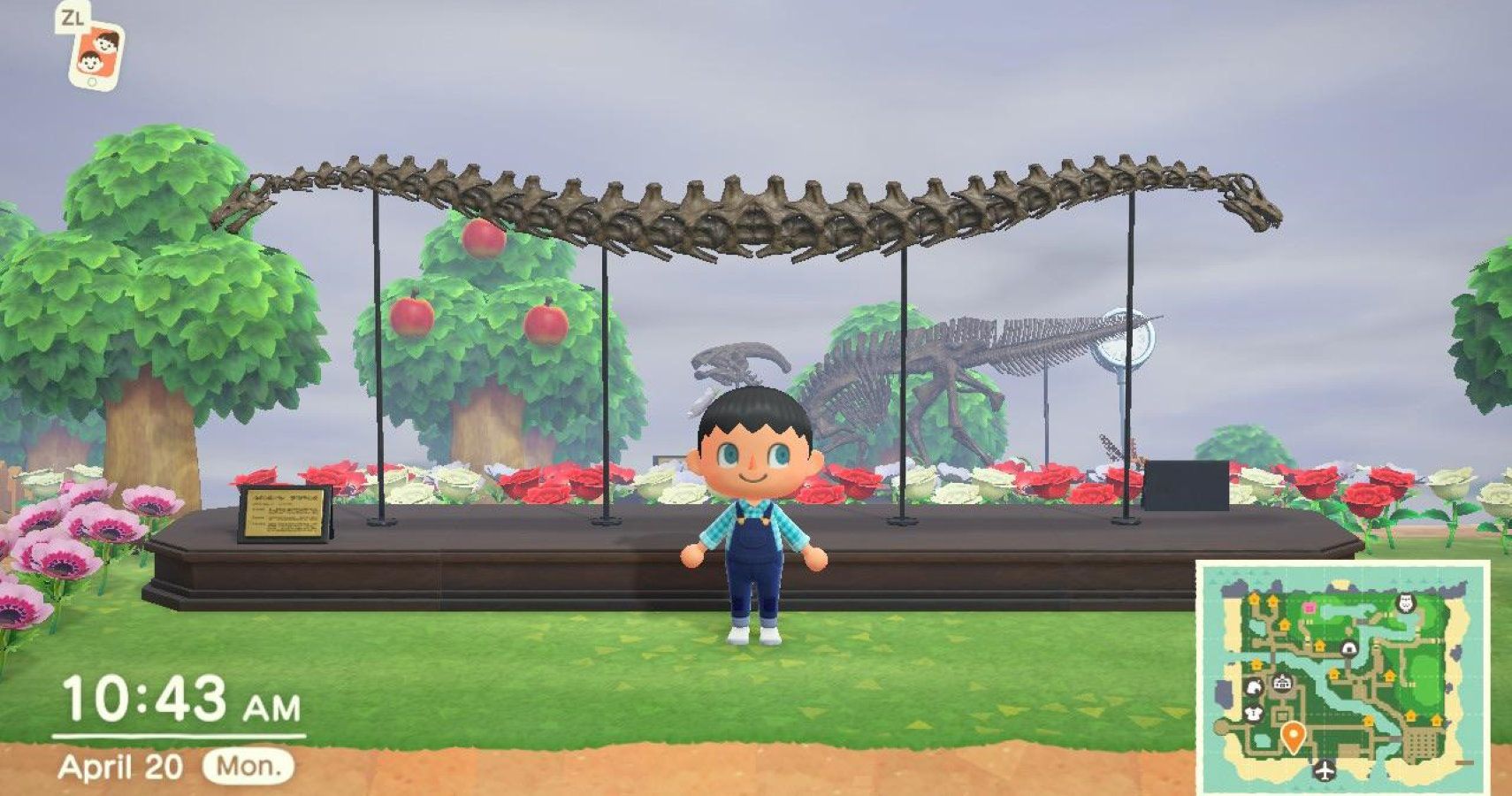The height and width of the screenshot is (796, 1512).
Task: Click the Nook's Cranny leaf icon
Action: click(1254, 688)
